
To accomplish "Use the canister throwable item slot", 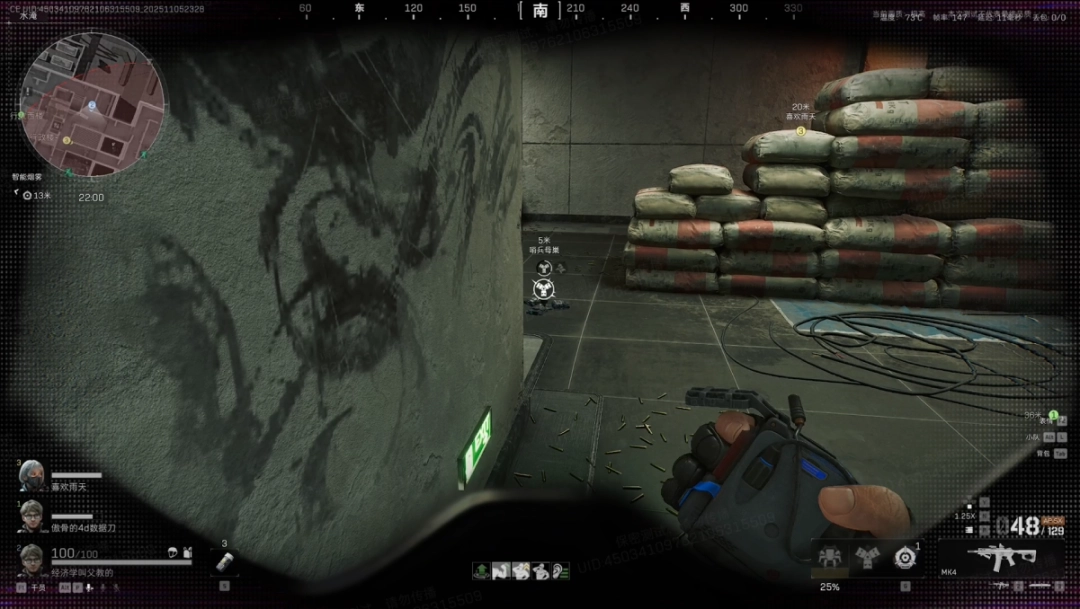I will (x=224, y=562).
